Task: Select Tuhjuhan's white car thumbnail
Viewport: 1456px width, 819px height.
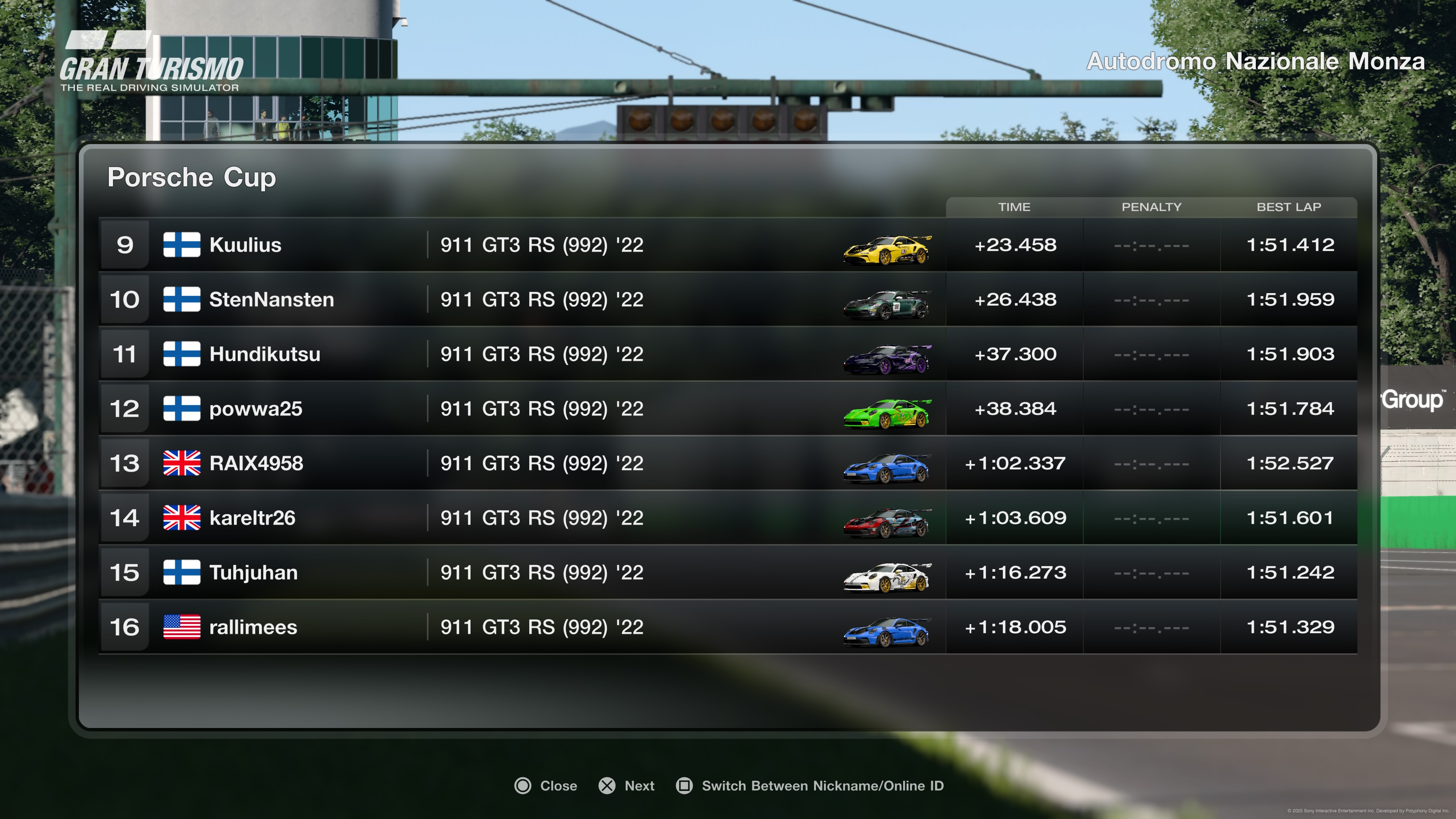Action: (887, 577)
